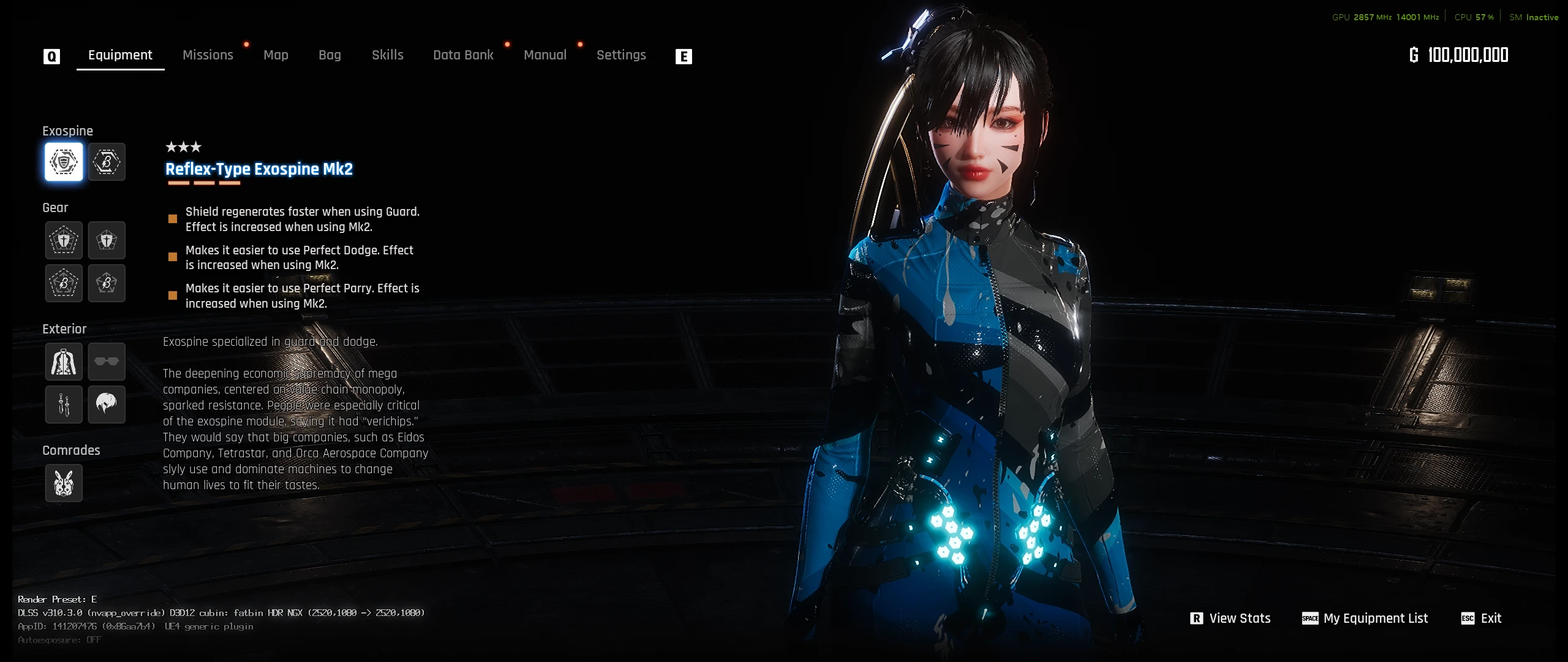This screenshot has height=662, width=1568.
Task: Go to the Bag tab
Action: tap(330, 55)
